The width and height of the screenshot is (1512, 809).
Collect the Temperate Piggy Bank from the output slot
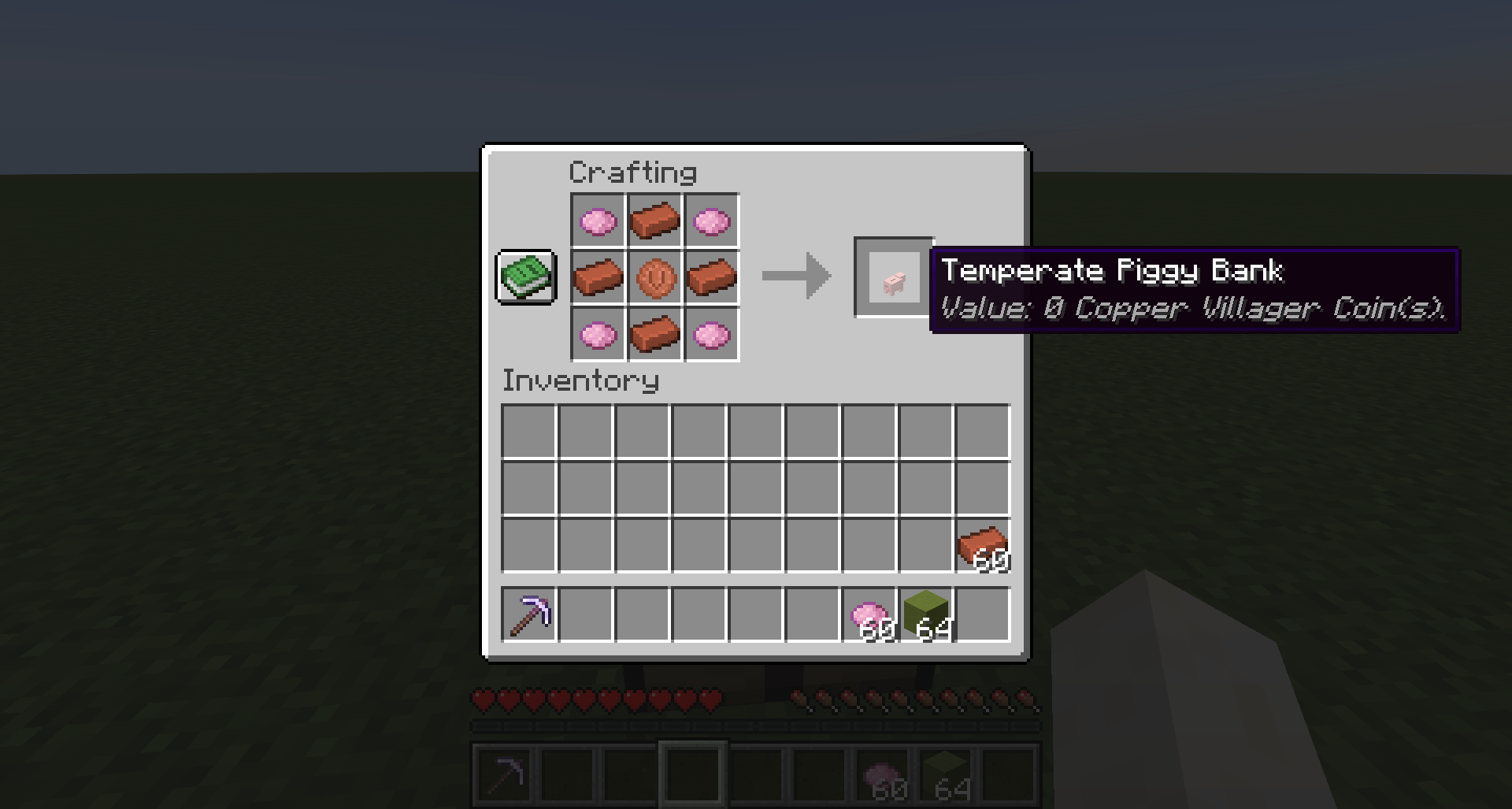click(892, 277)
